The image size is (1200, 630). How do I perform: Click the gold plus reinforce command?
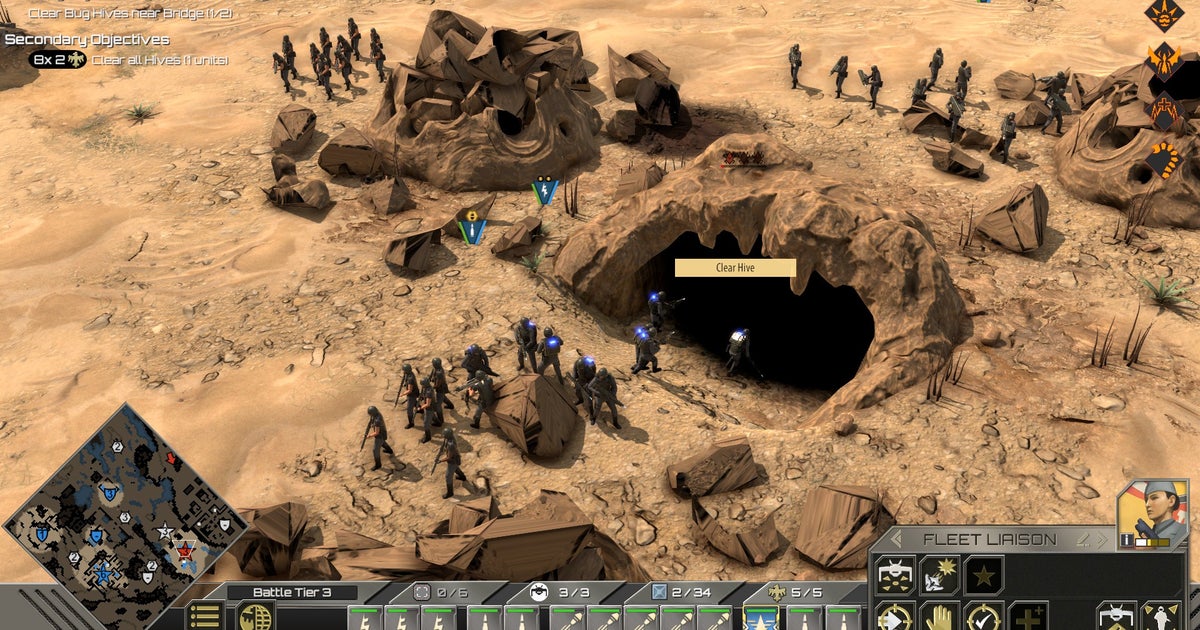click(1027, 618)
